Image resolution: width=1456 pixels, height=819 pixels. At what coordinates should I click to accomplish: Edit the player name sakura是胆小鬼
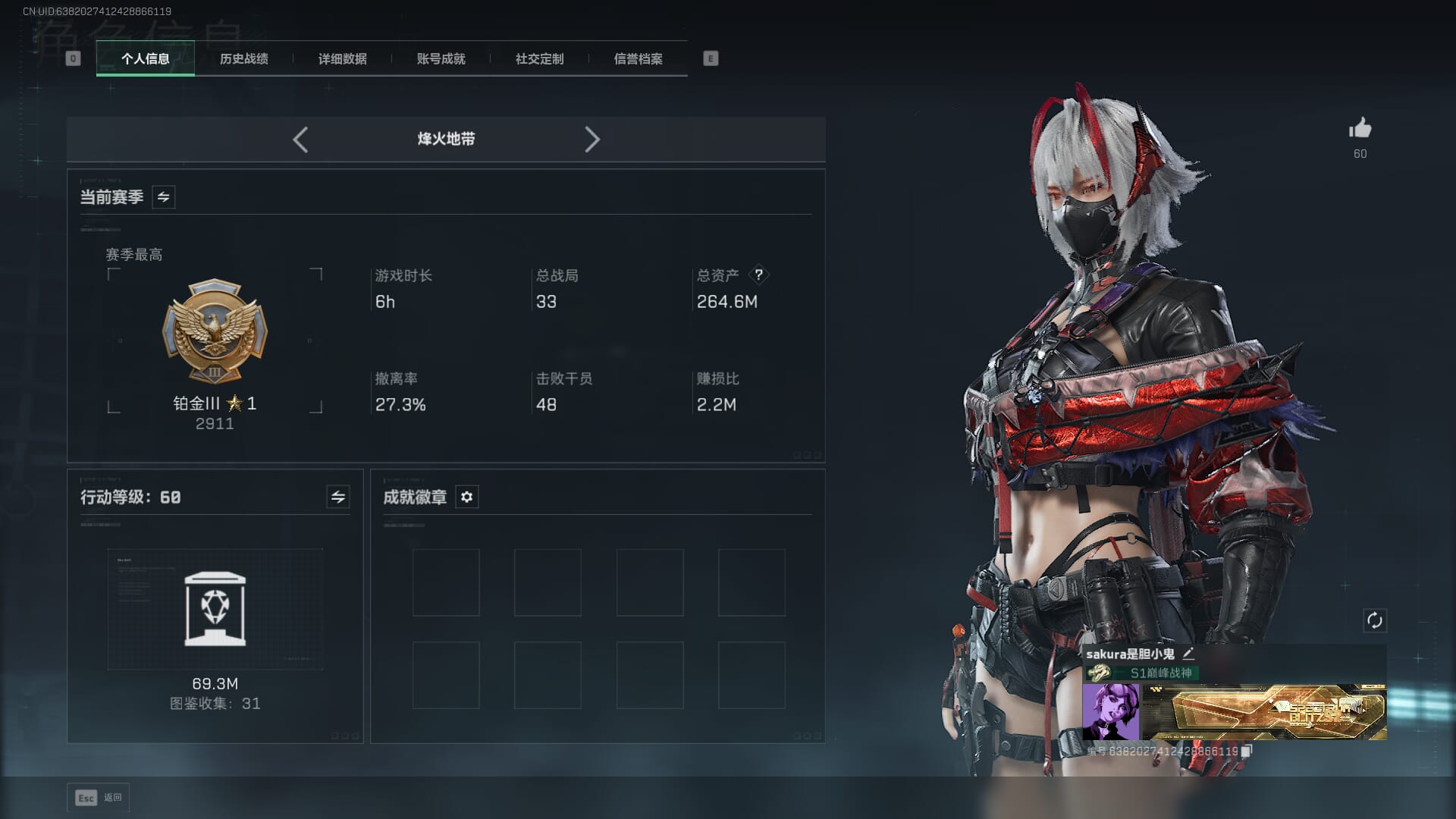pyautogui.click(x=1188, y=654)
